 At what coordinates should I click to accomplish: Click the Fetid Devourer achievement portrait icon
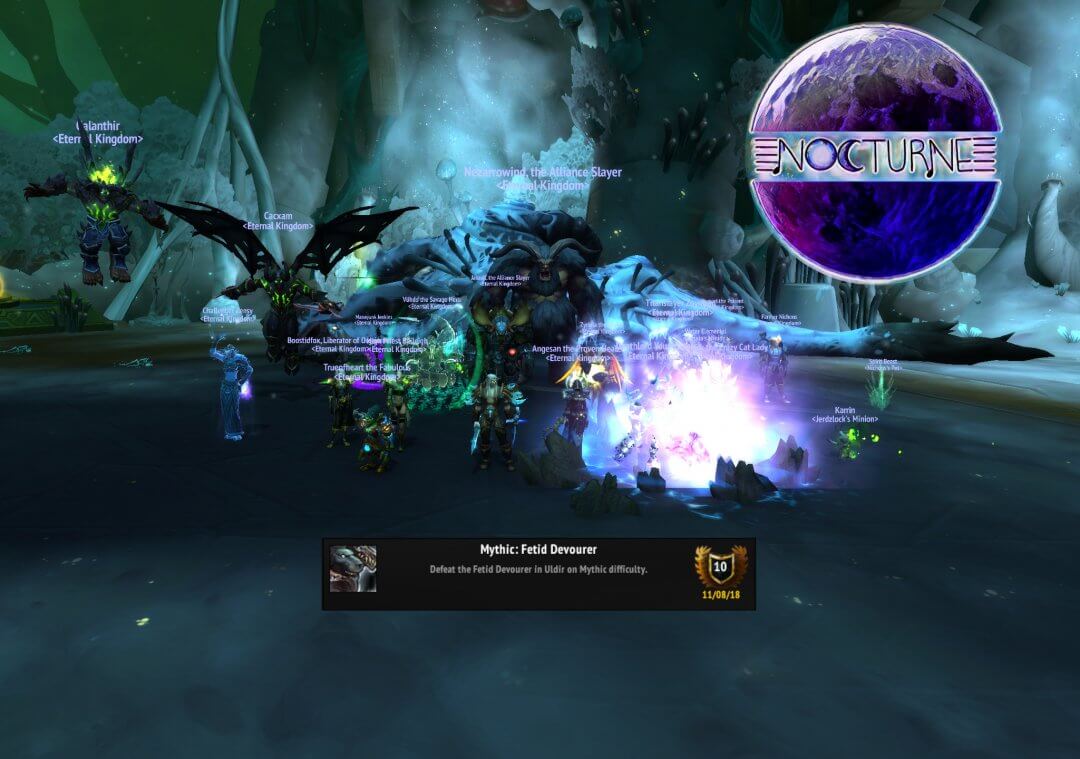click(x=353, y=569)
